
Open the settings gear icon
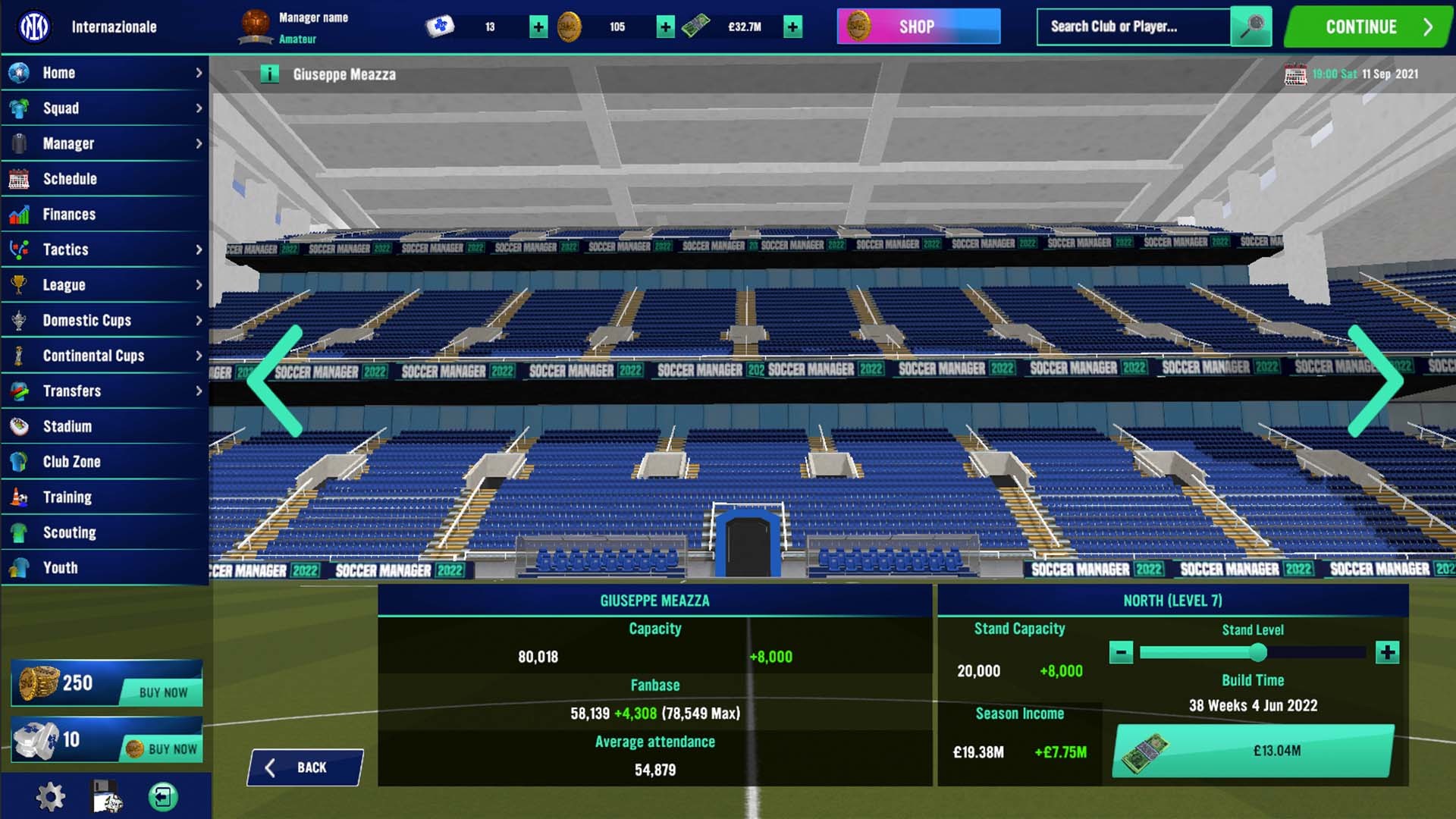pyautogui.click(x=51, y=795)
